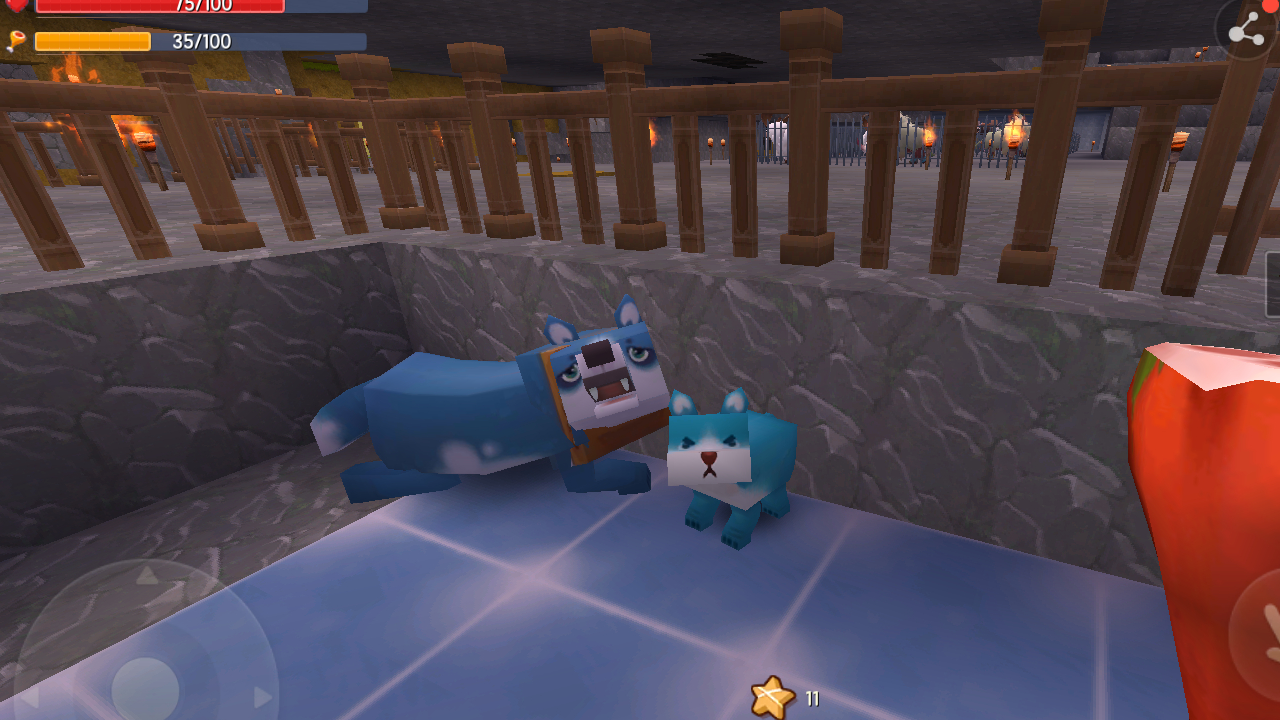Tap the joystick's right arrow

(x=263, y=697)
